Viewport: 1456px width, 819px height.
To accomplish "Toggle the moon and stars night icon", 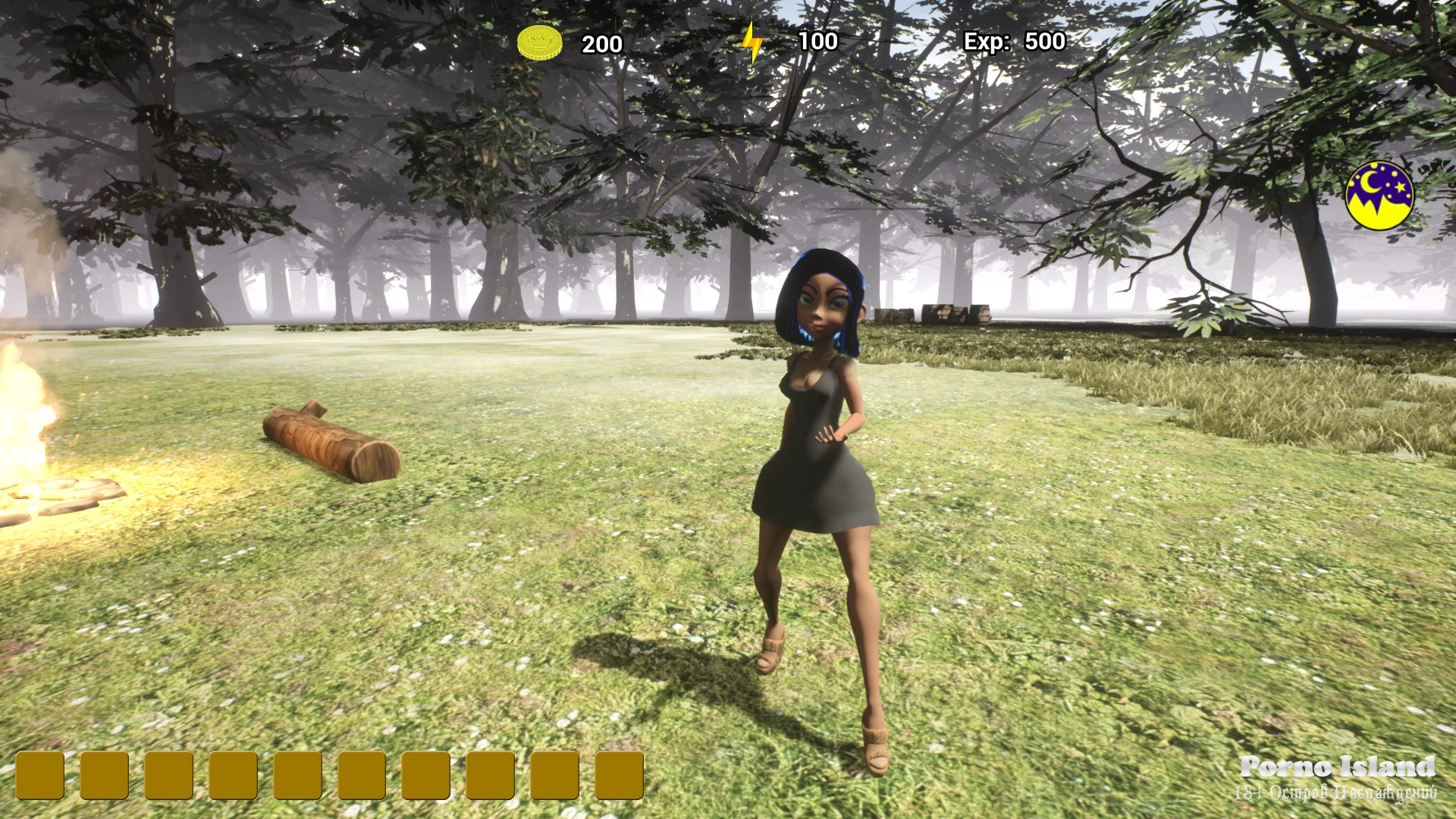I will pyautogui.click(x=1379, y=196).
